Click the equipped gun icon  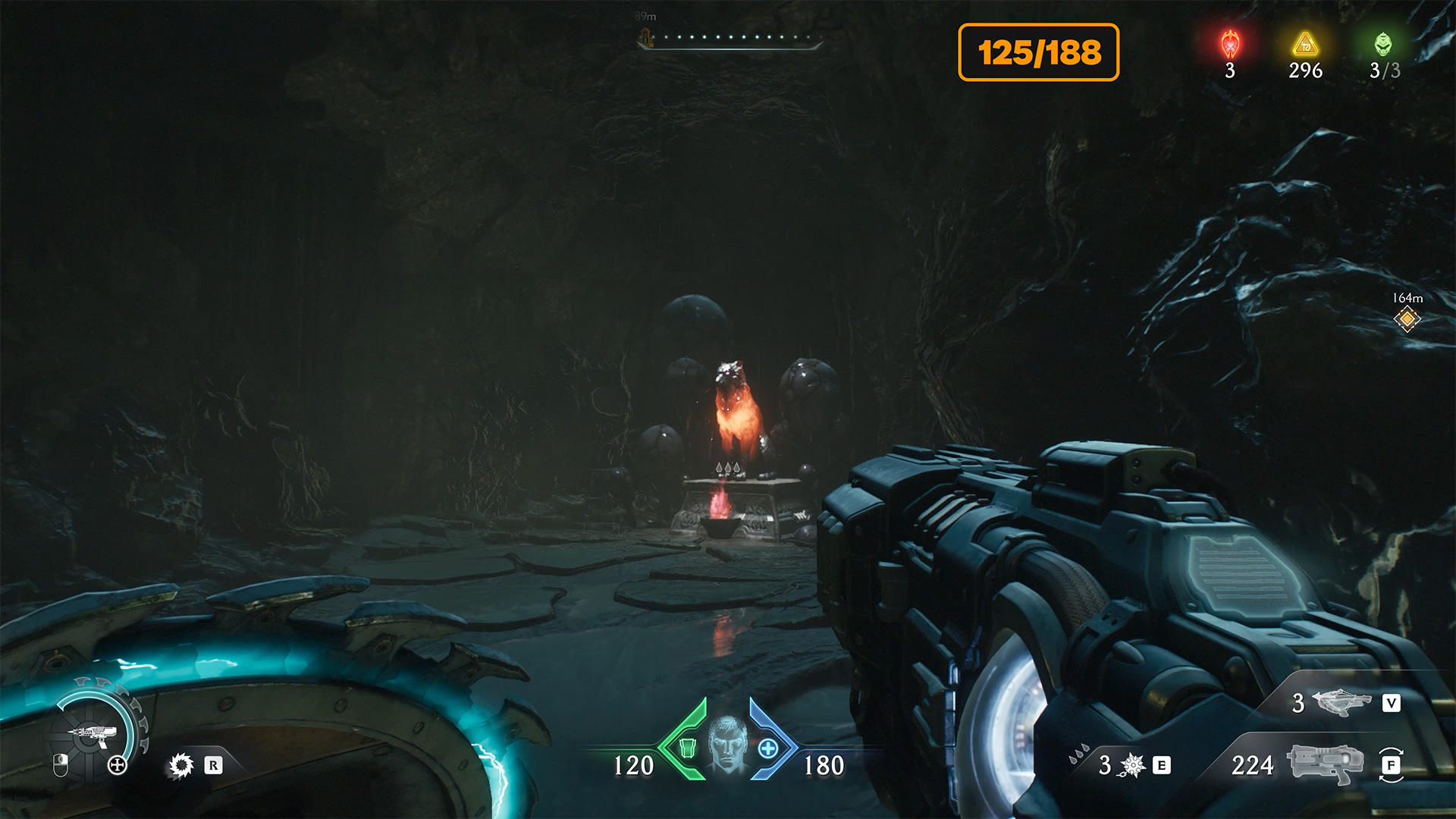[x=1324, y=764]
